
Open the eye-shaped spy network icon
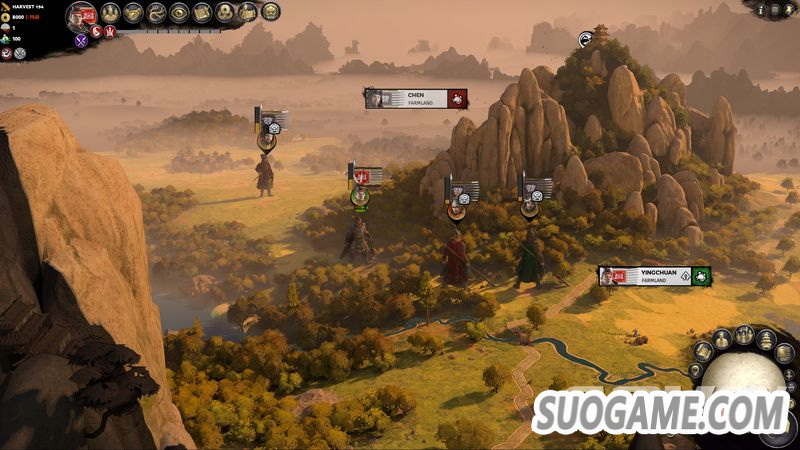(179, 13)
